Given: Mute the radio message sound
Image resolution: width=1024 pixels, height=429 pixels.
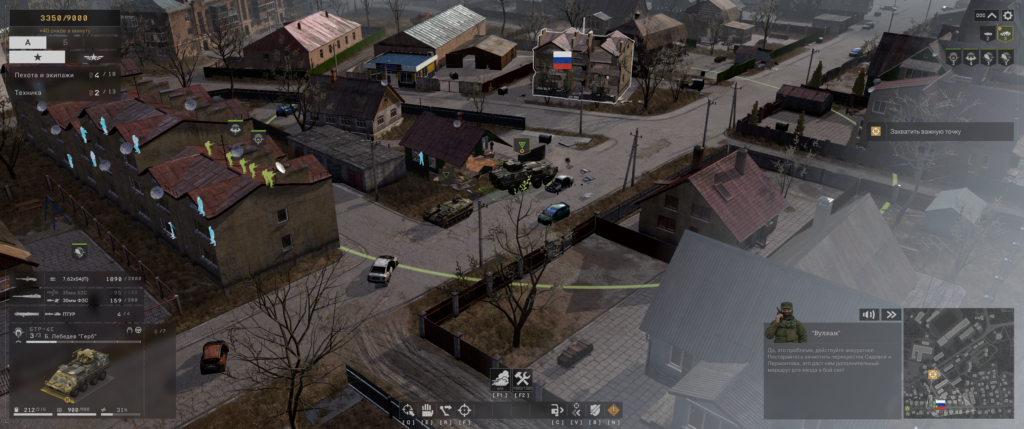Looking at the screenshot, I should click(868, 314).
